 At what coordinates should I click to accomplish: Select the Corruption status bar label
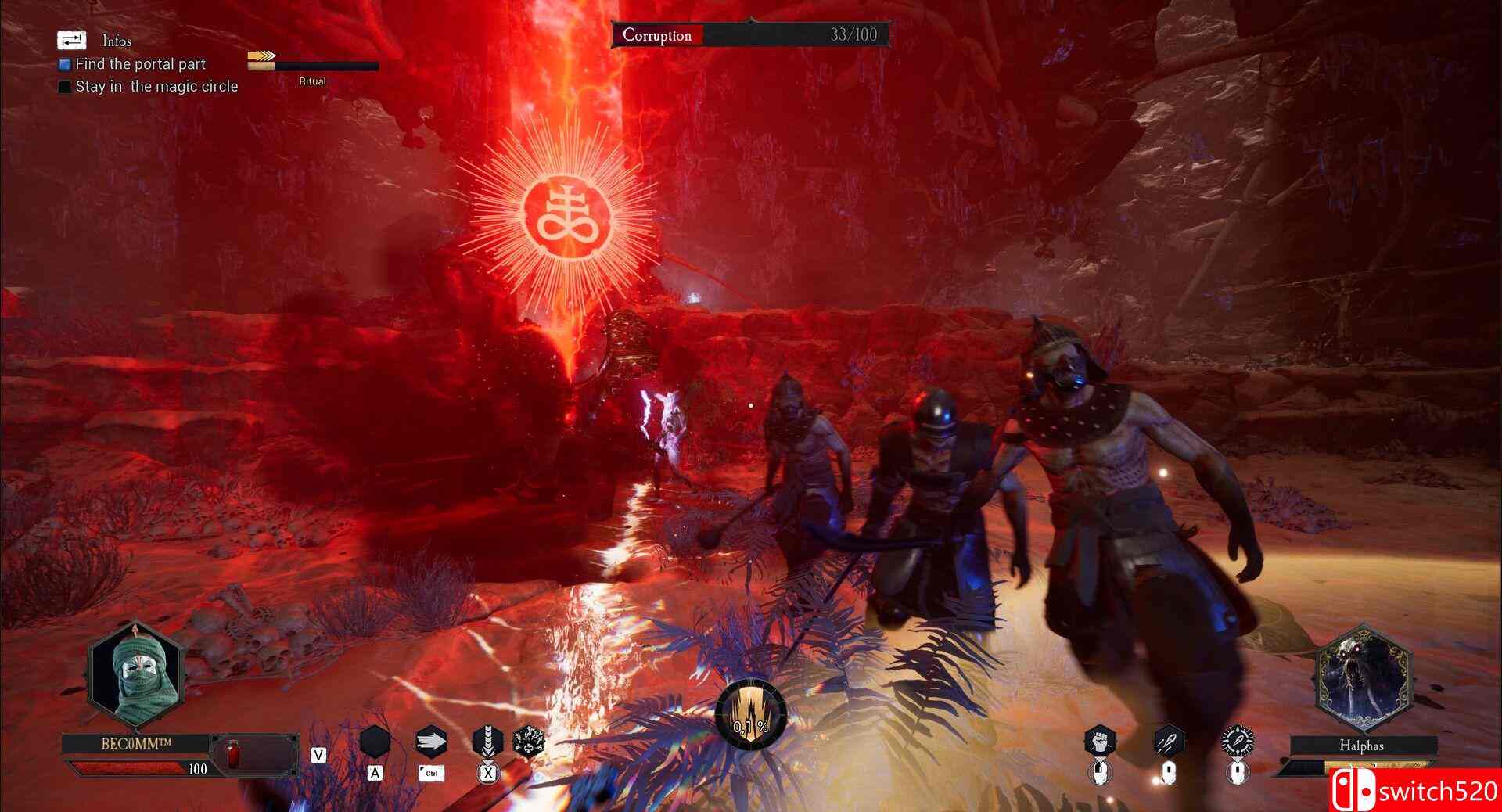(656, 35)
